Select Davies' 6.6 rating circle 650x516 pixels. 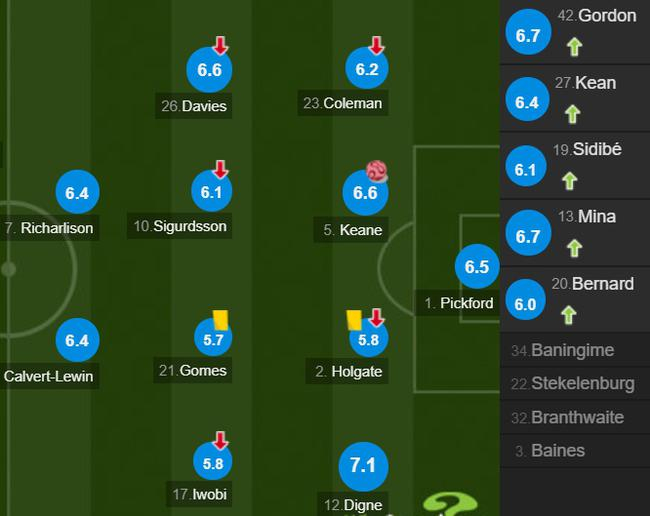click(x=210, y=70)
